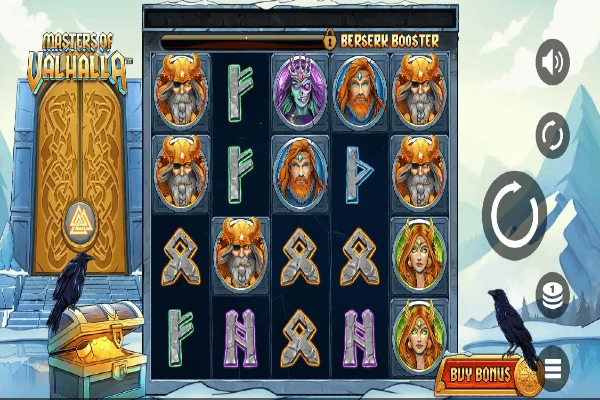
Task: Toggle the sound speaker button
Action: (x=552, y=62)
